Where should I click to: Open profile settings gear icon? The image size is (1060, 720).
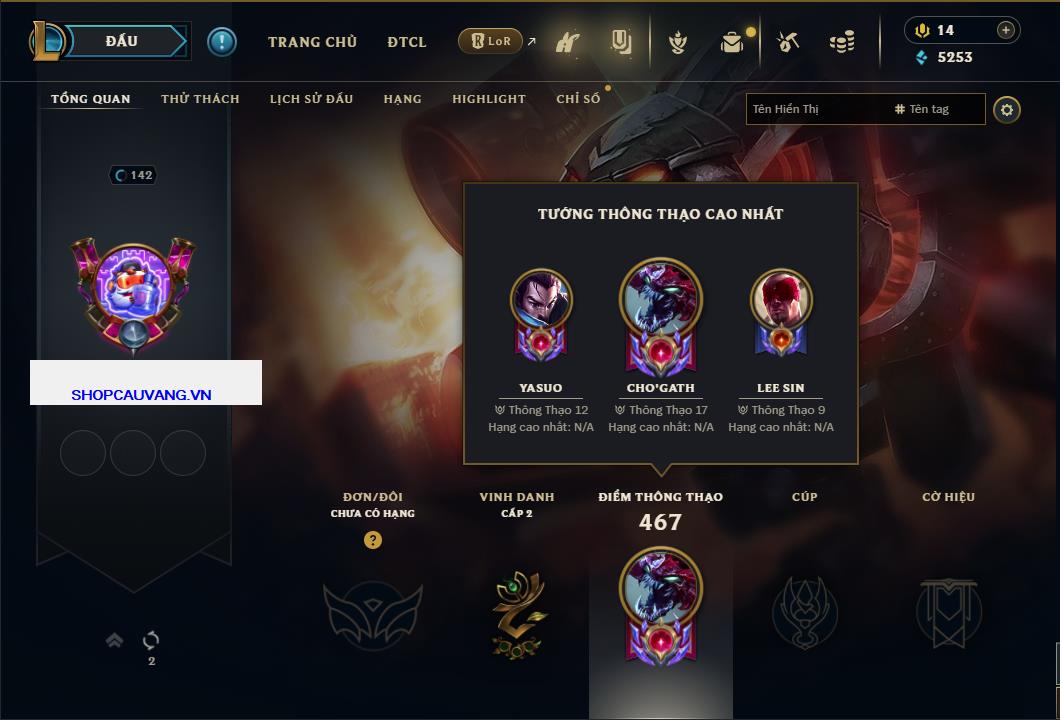point(1007,109)
